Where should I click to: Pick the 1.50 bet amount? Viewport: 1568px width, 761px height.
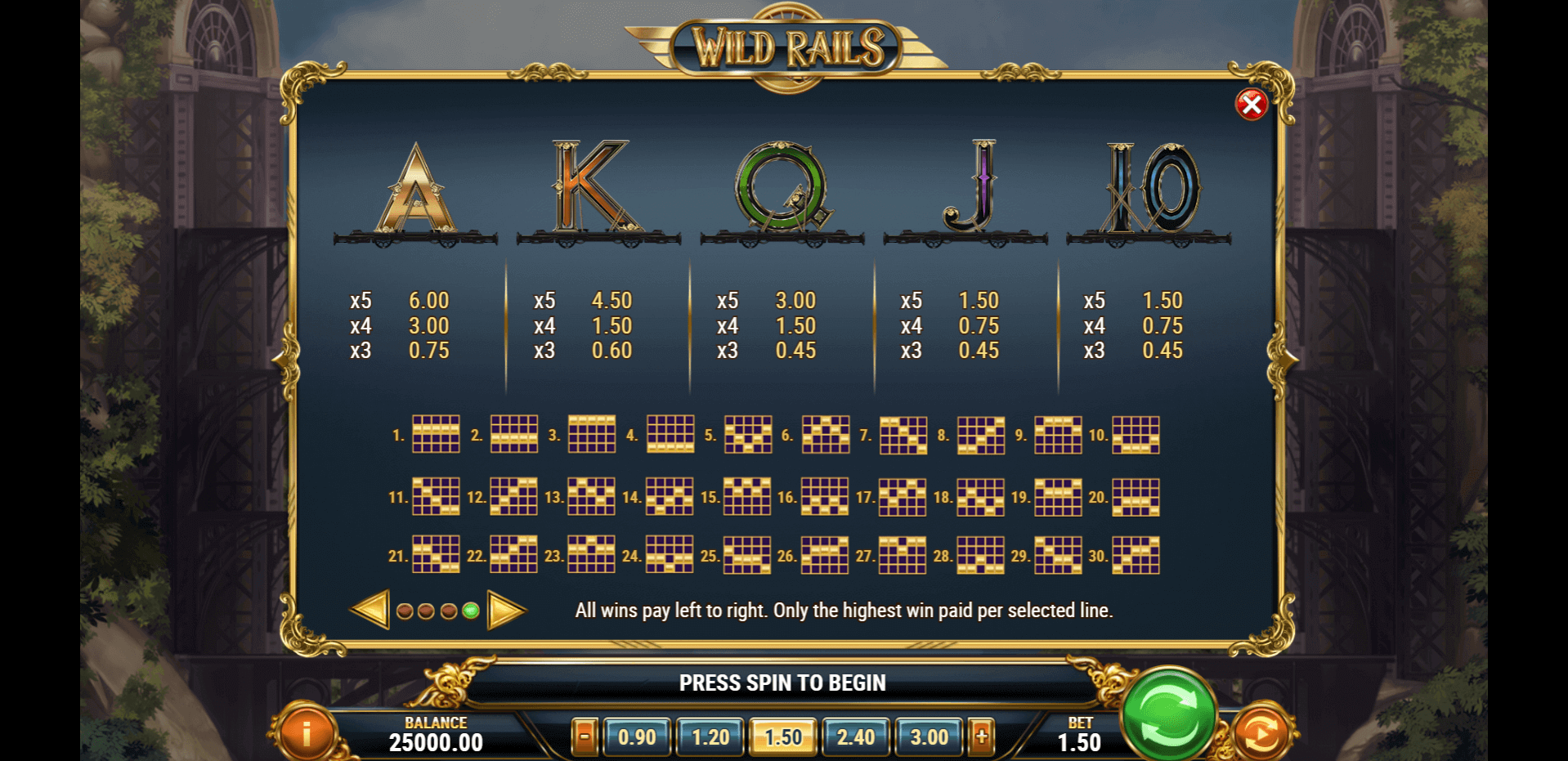[783, 736]
